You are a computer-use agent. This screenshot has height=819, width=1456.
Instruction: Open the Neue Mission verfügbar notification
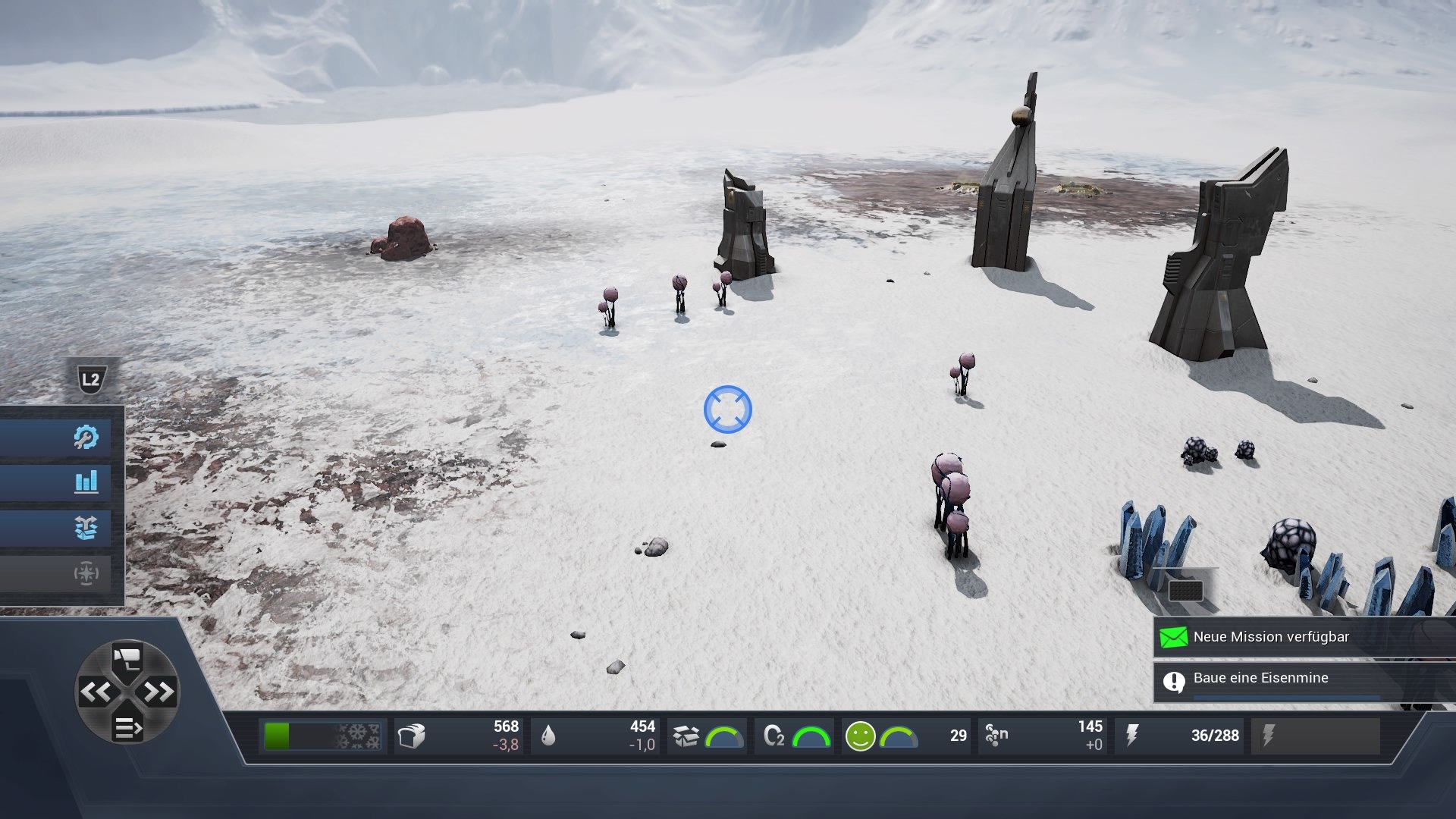(x=1289, y=637)
